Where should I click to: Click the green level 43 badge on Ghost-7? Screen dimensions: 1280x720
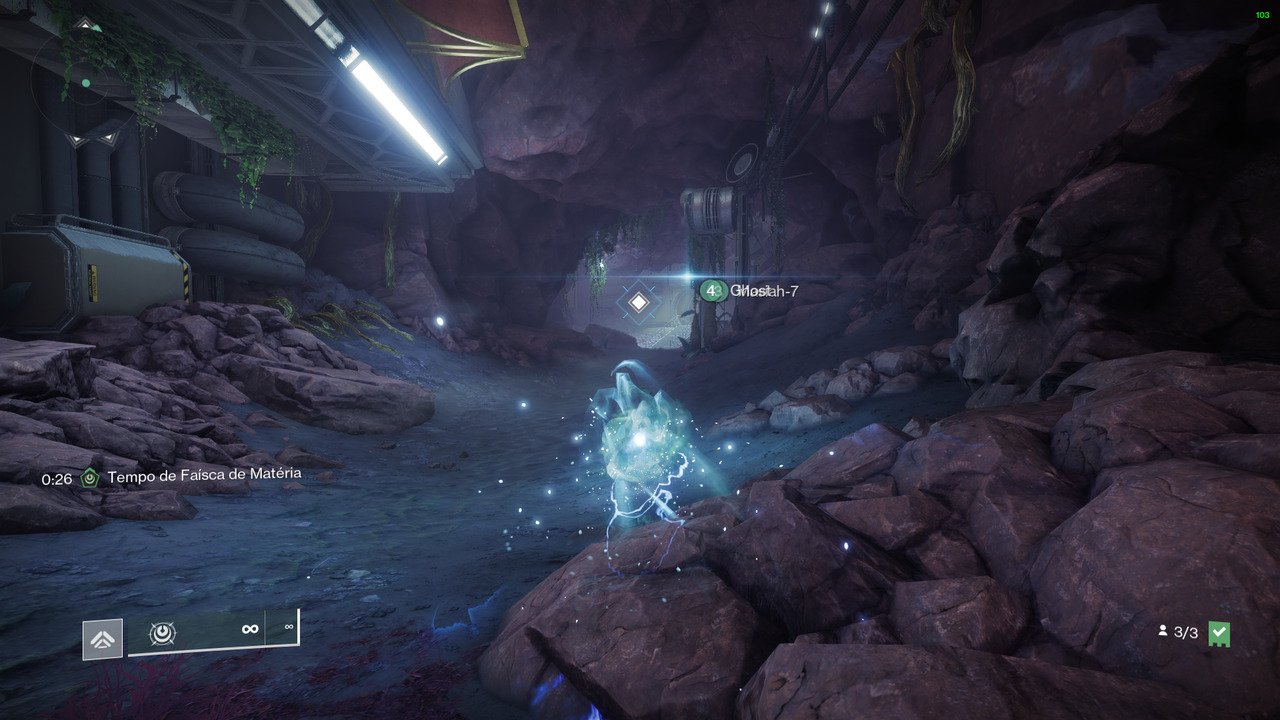point(712,292)
